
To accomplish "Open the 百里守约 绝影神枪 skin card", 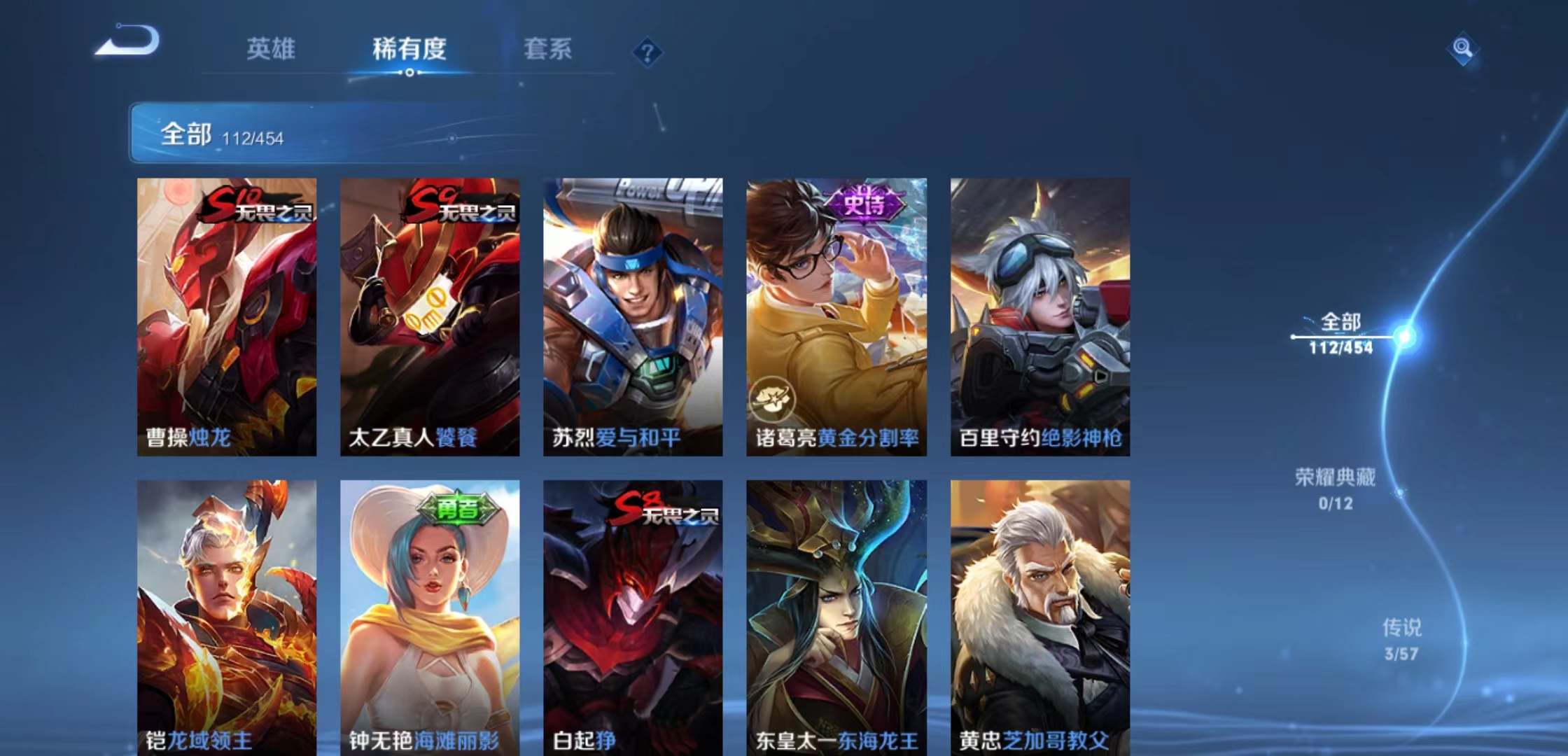I will (x=1039, y=315).
